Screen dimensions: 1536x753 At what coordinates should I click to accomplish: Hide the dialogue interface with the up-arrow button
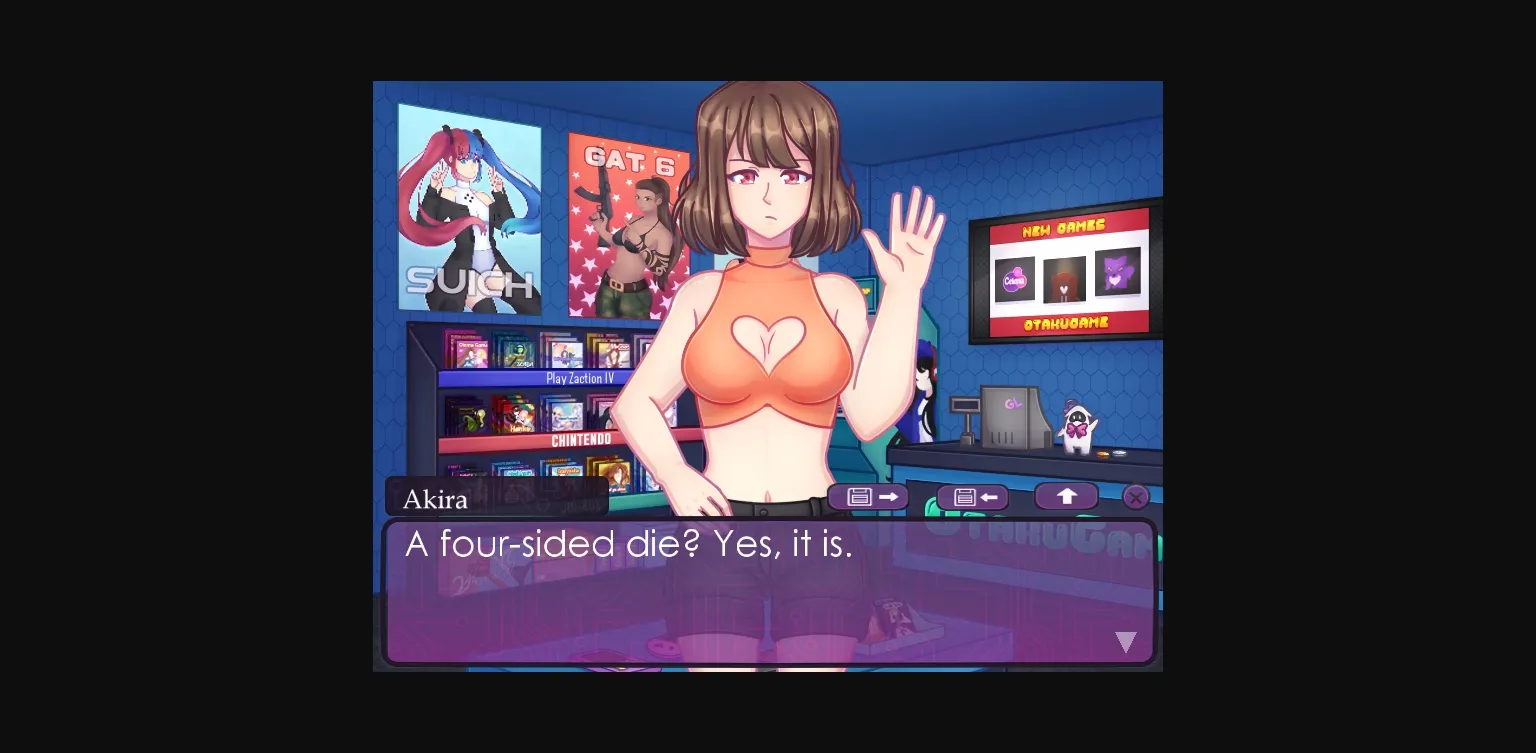1066,495
